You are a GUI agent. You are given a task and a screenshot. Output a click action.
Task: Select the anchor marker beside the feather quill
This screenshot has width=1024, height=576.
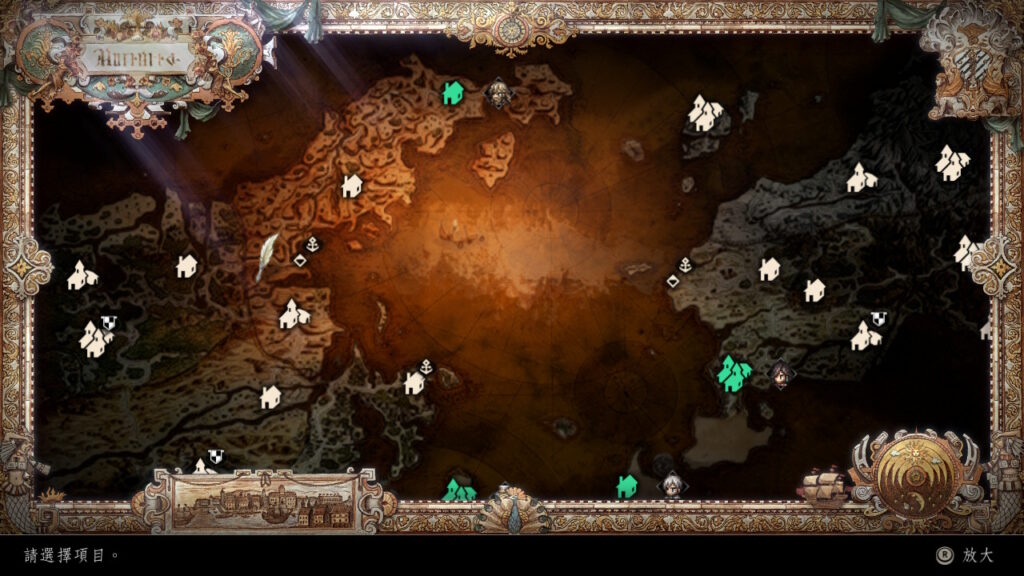(x=312, y=243)
